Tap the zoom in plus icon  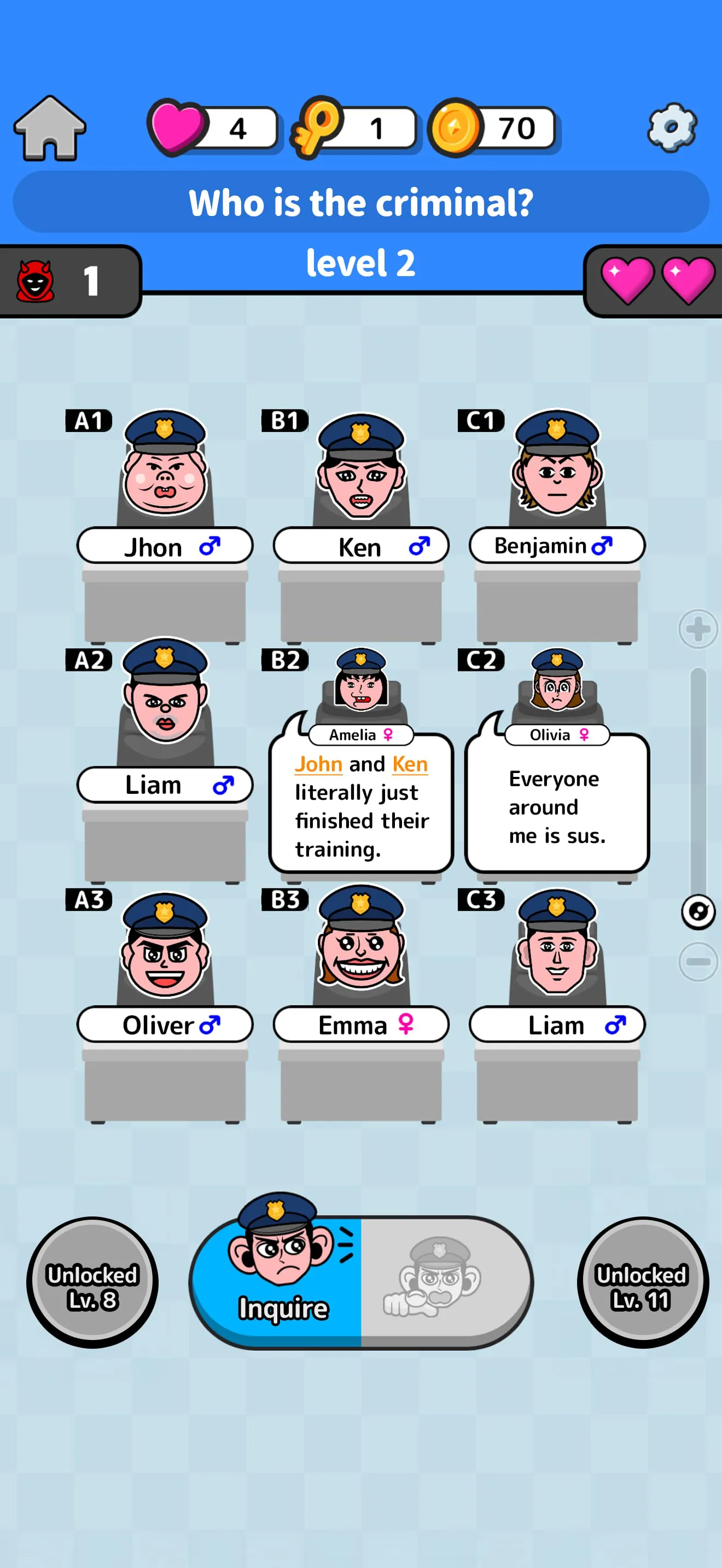697,630
